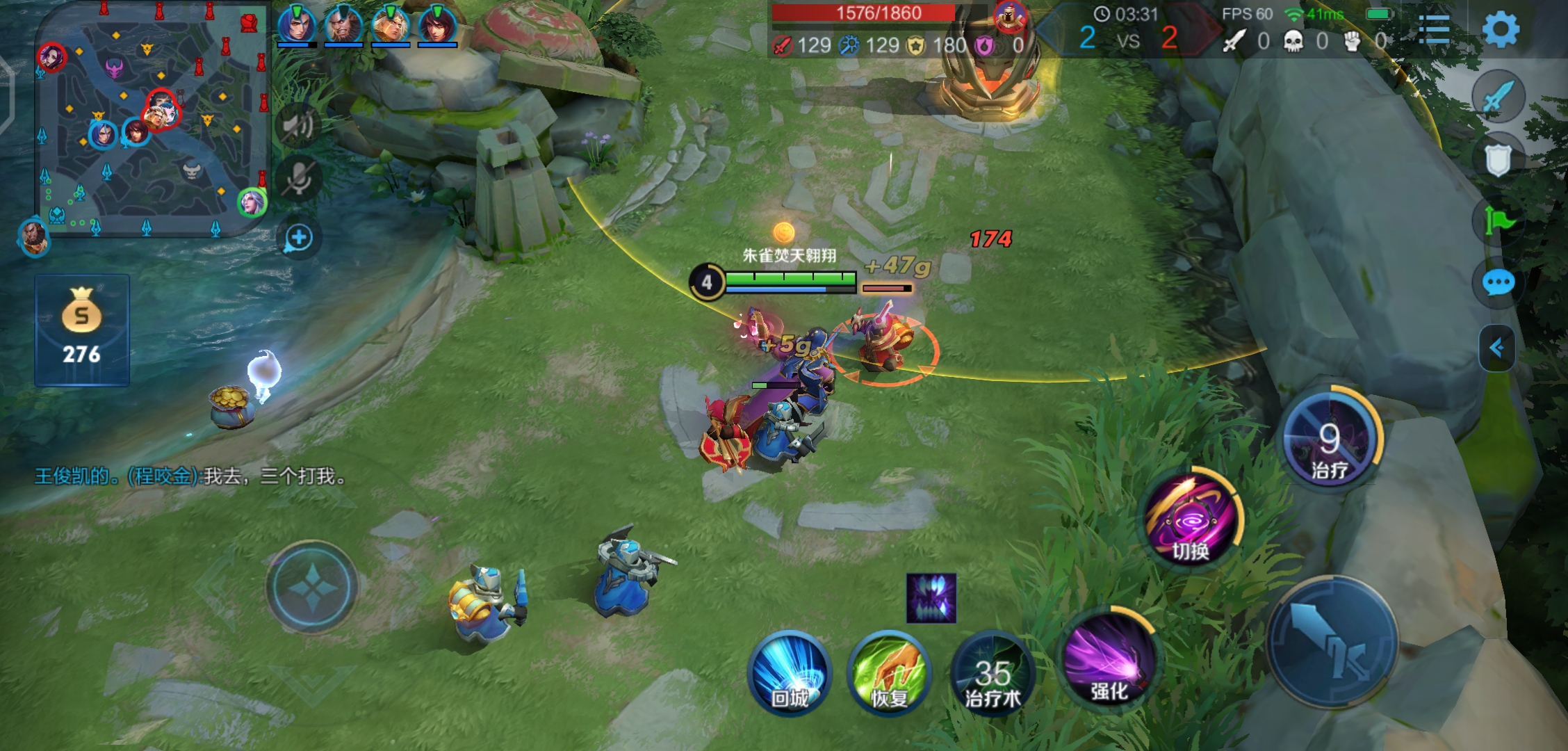Activate the 切换 switch skill
The width and height of the screenshot is (1568, 751).
[1191, 518]
